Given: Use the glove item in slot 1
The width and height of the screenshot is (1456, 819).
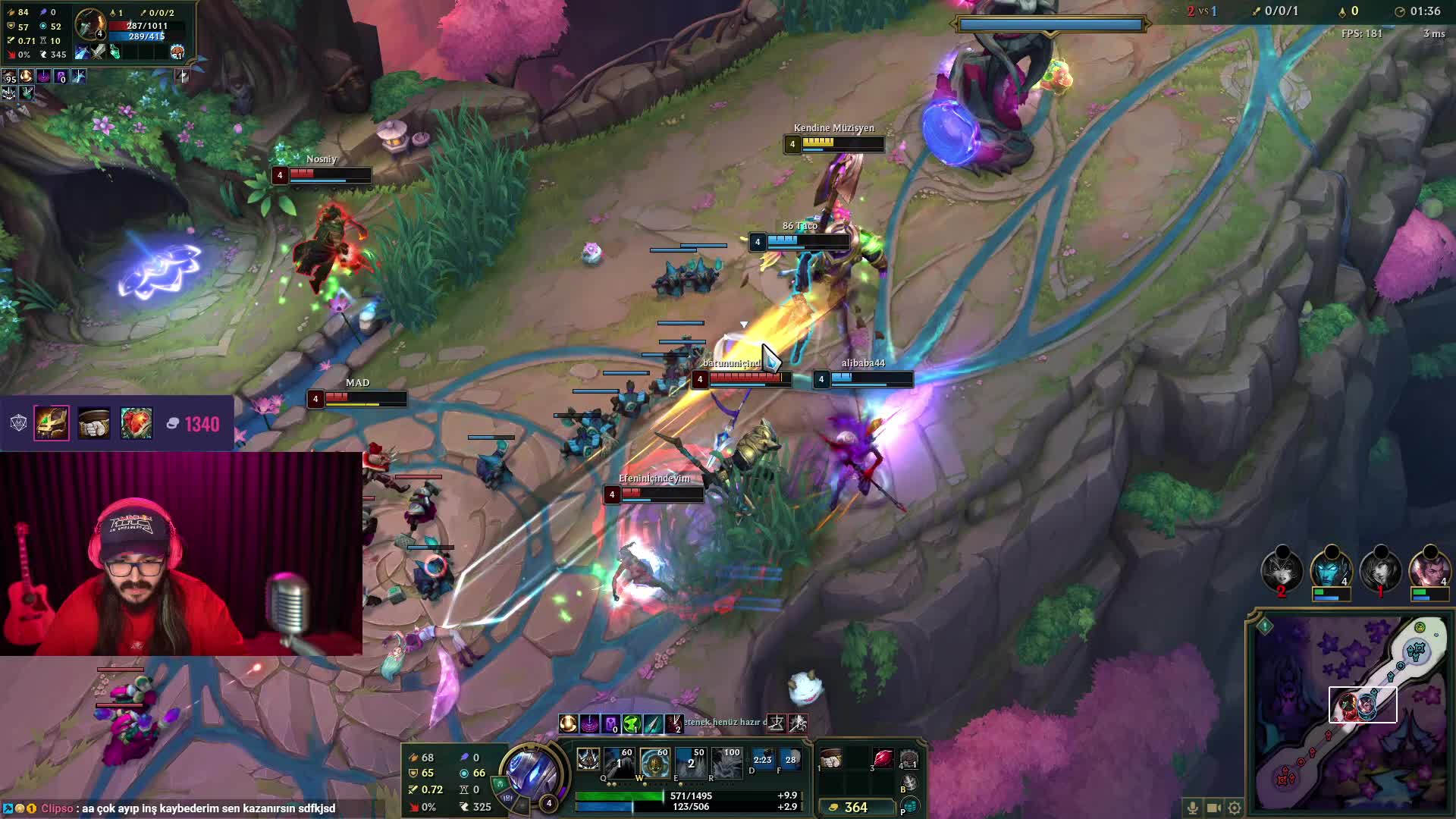Looking at the screenshot, I should (x=832, y=759).
